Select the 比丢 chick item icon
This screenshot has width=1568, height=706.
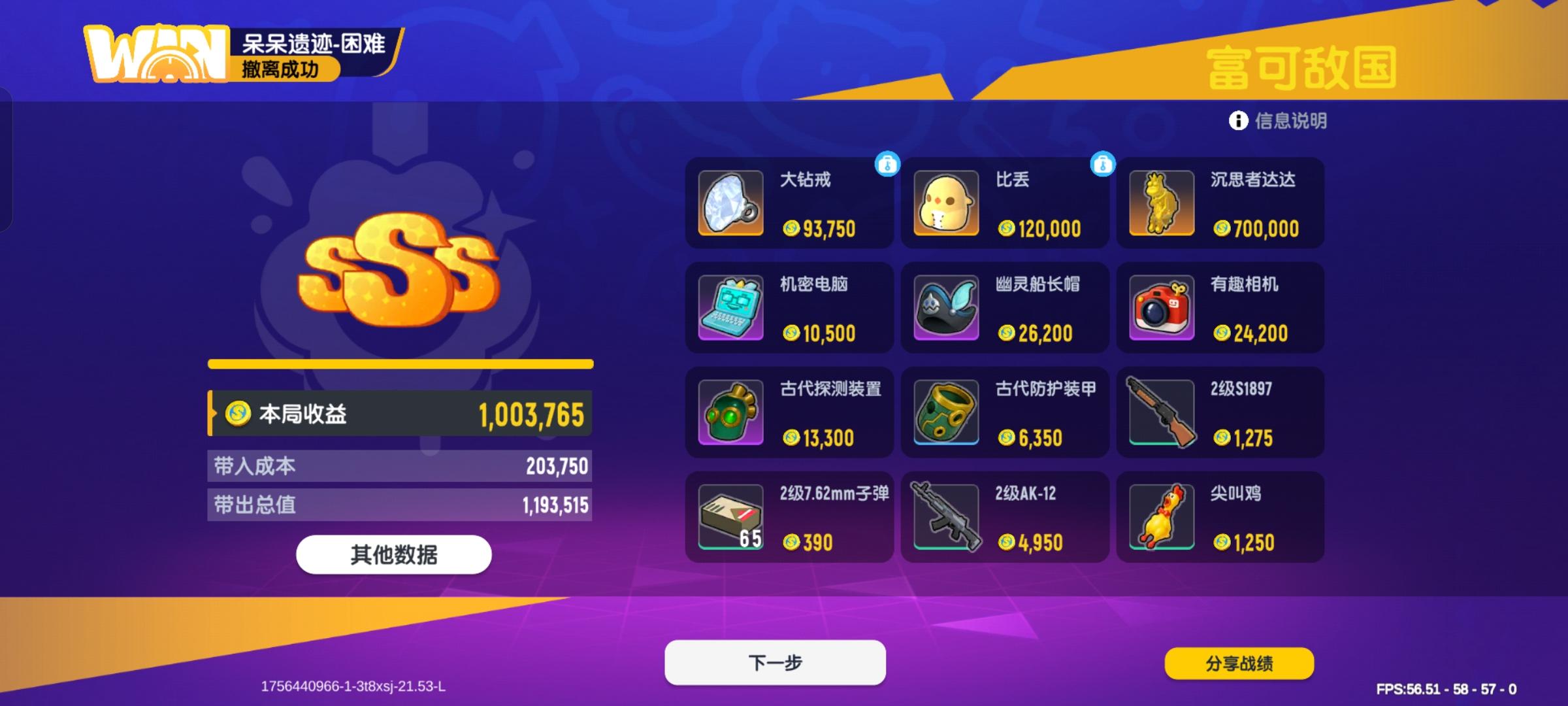pyautogui.click(x=945, y=204)
